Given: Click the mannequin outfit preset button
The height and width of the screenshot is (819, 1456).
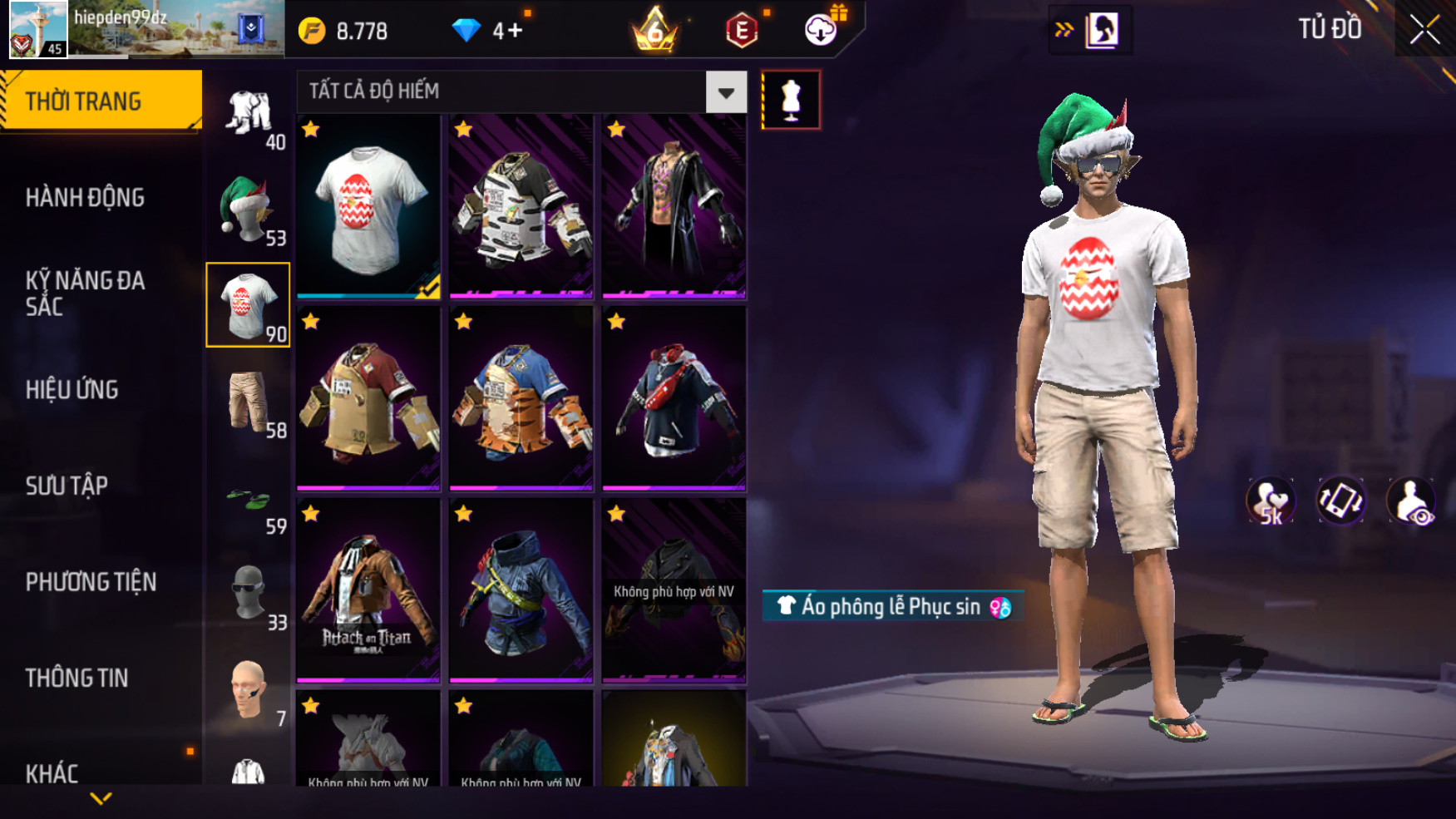Looking at the screenshot, I should (791, 101).
